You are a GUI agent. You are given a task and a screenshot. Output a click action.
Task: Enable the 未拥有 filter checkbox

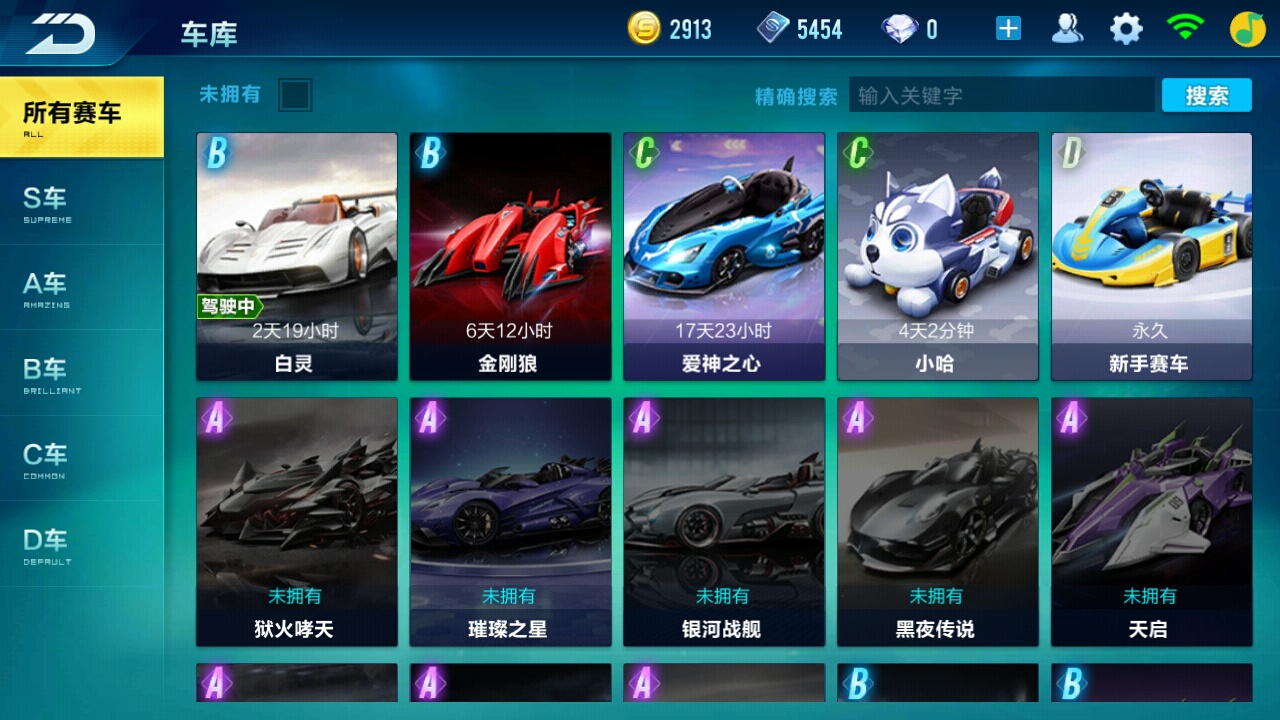[x=297, y=95]
